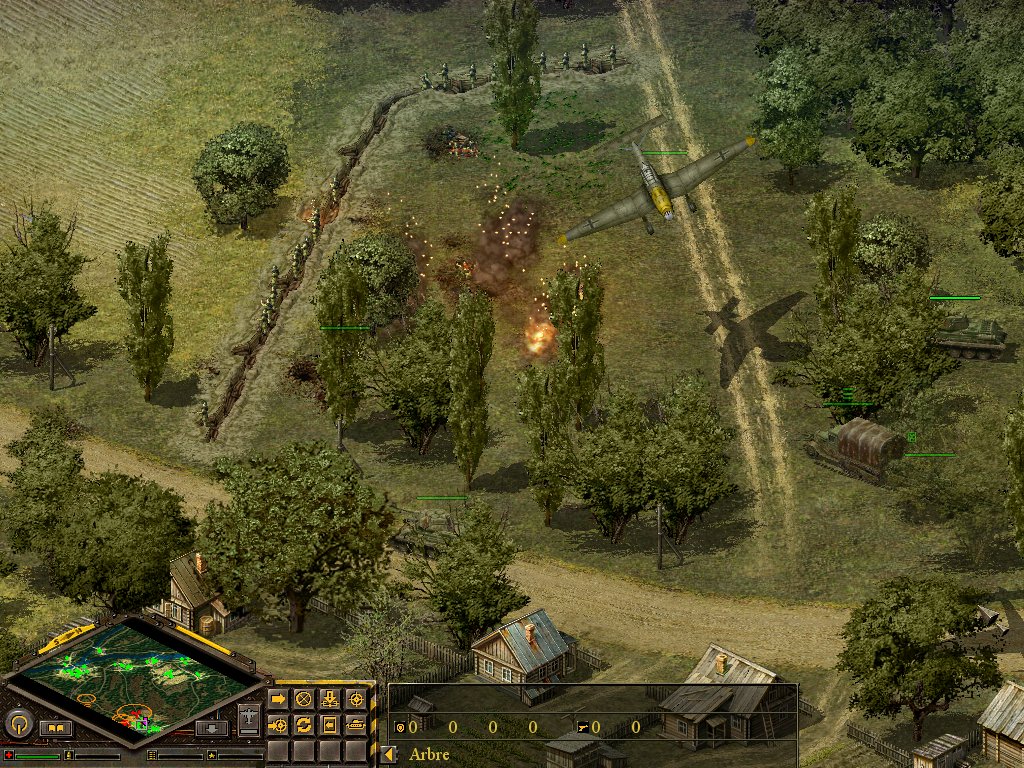
Task: Select the down-arrow entrench command
Action: [329, 698]
